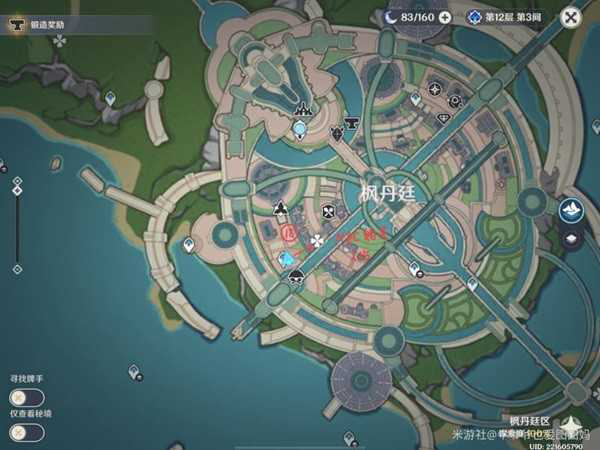The height and width of the screenshot is (450, 600).
Task: Select the white clover marker beside the red circle
Action: click(x=318, y=240)
